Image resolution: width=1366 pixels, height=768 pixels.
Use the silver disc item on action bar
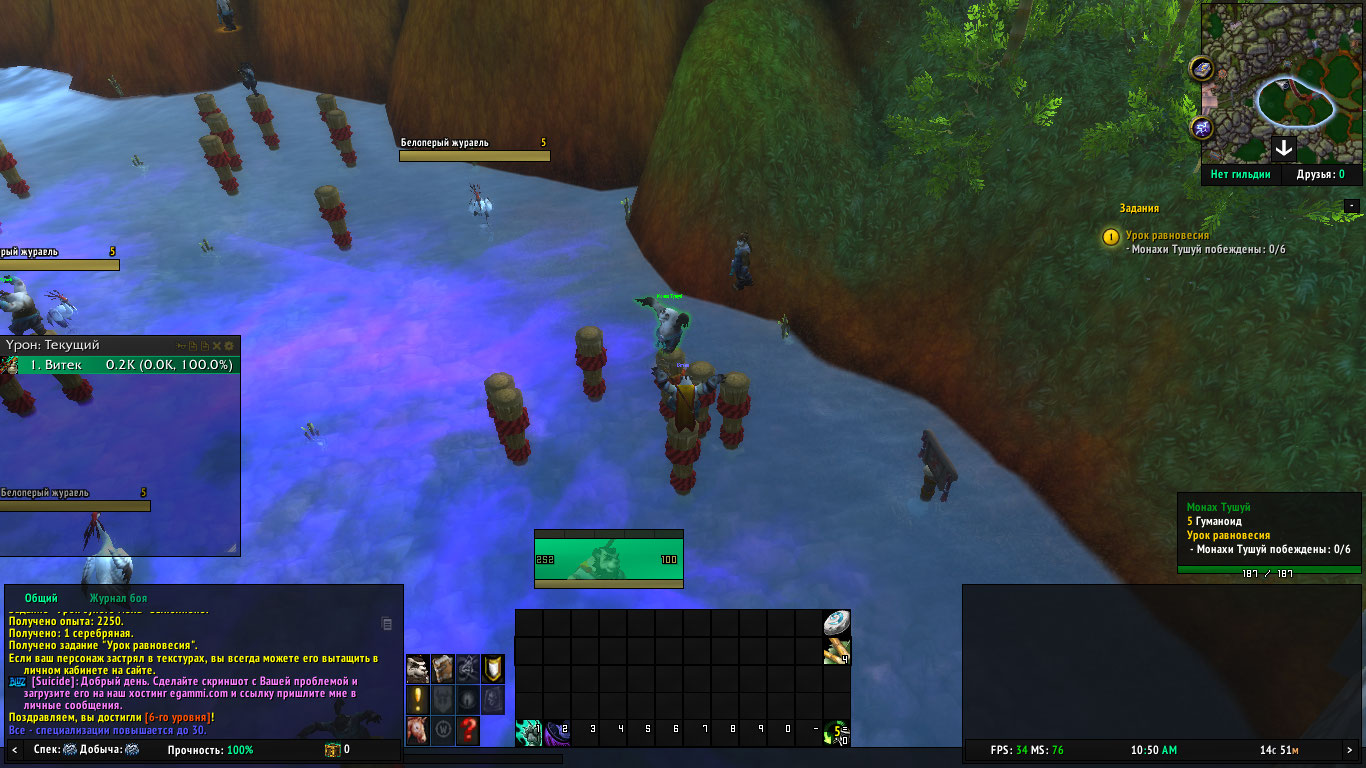837,623
